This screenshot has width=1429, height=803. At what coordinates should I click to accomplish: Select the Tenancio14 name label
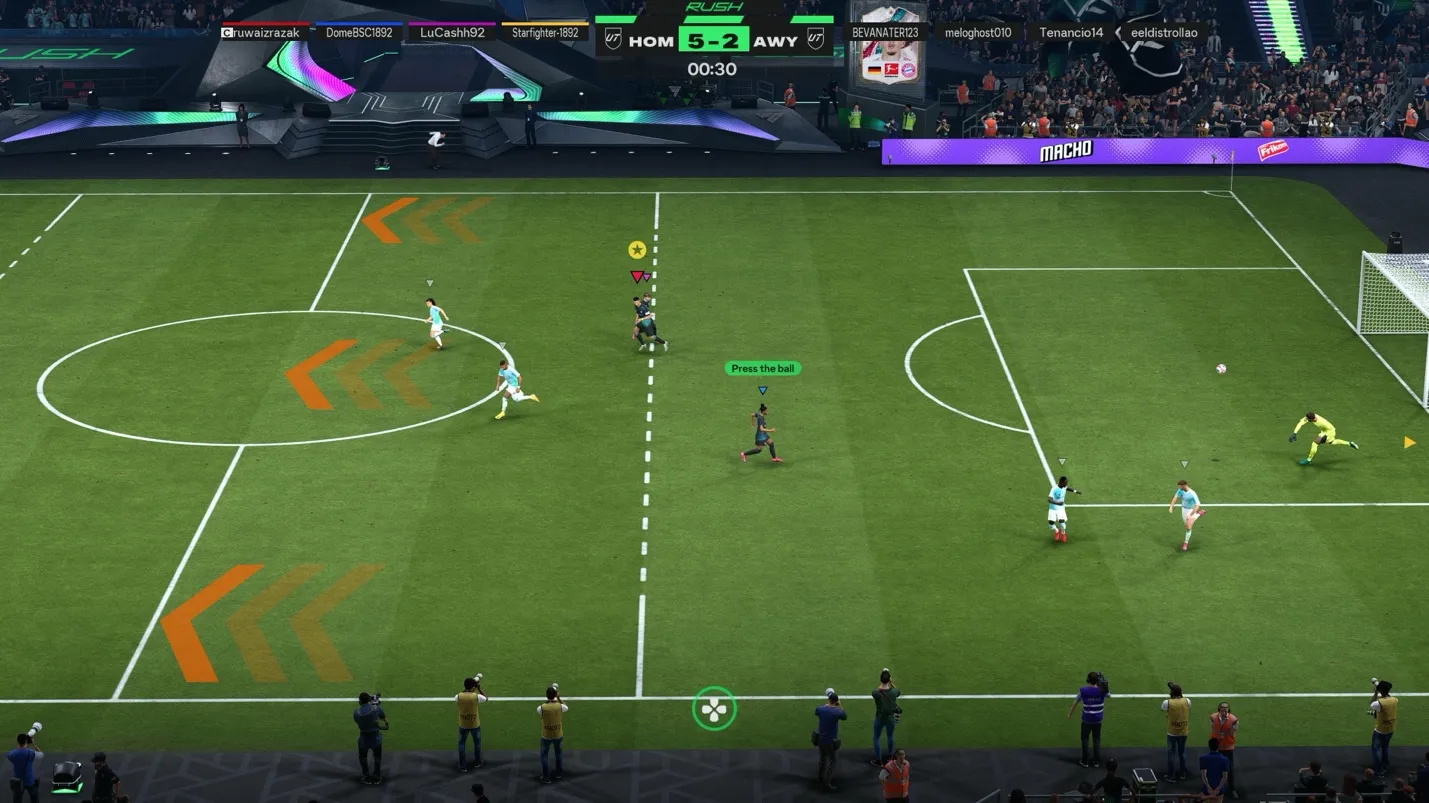(x=1071, y=32)
